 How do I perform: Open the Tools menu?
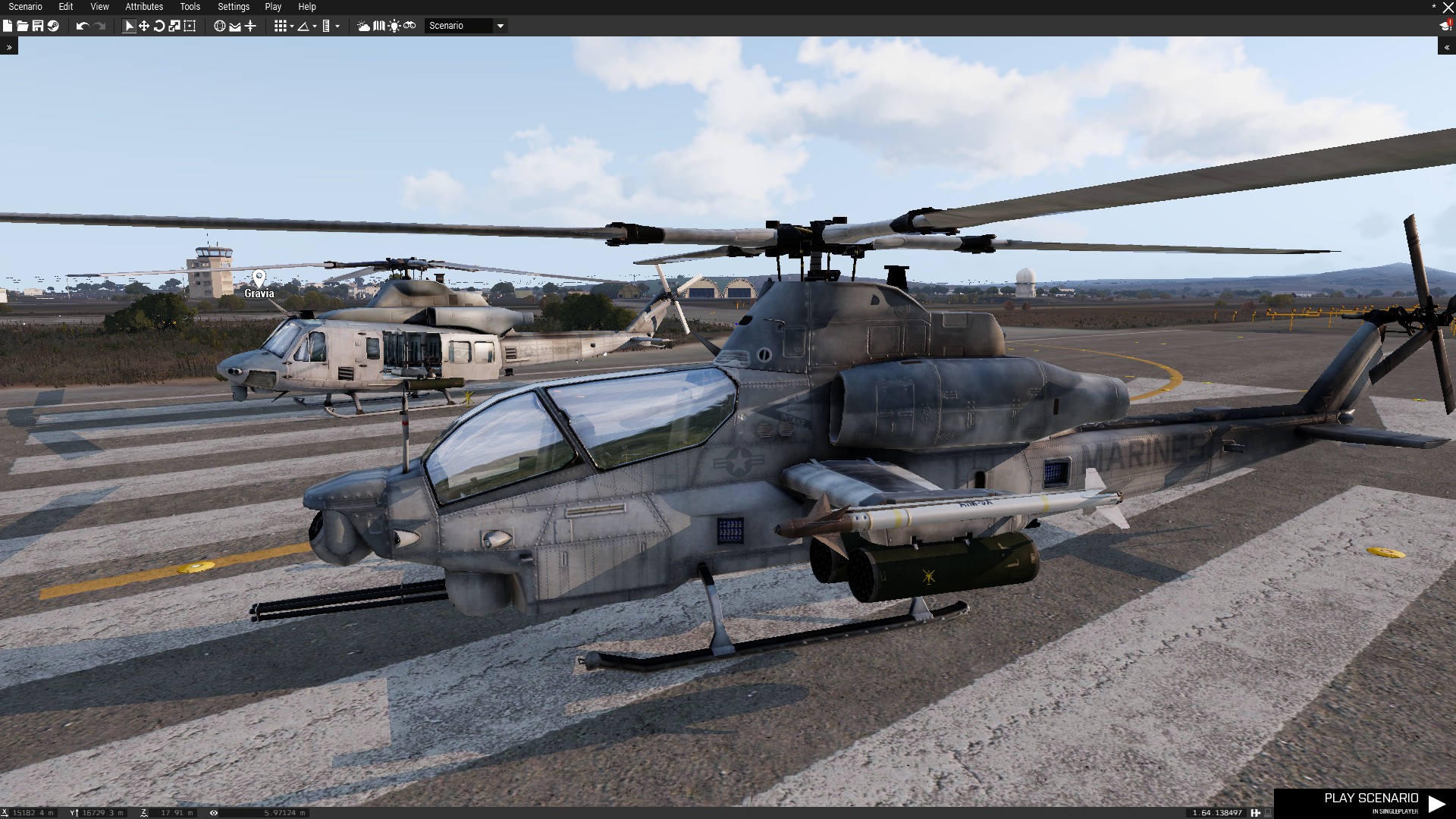190,7
